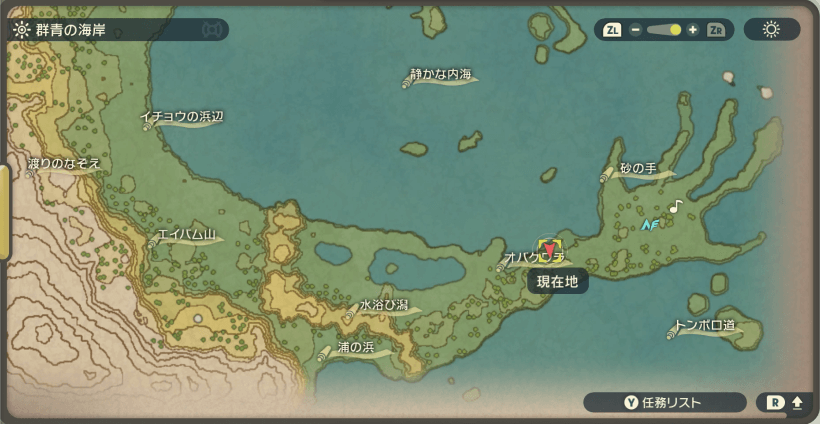820x424 pixels.
Task: Click the zoom-out minus button
Action: (635, 30)
